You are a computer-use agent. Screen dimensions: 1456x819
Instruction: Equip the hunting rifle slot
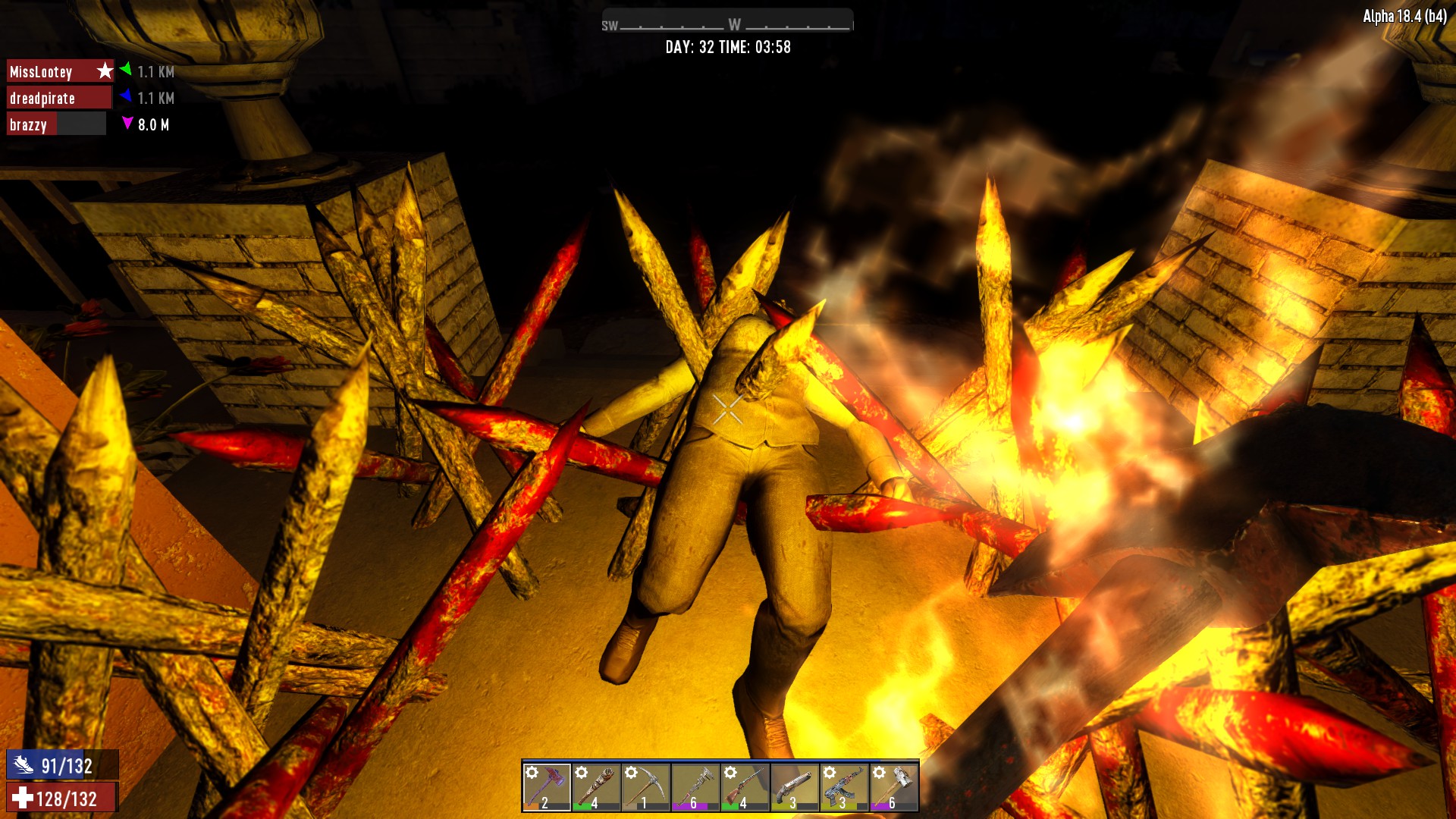(x=745, y=787)
